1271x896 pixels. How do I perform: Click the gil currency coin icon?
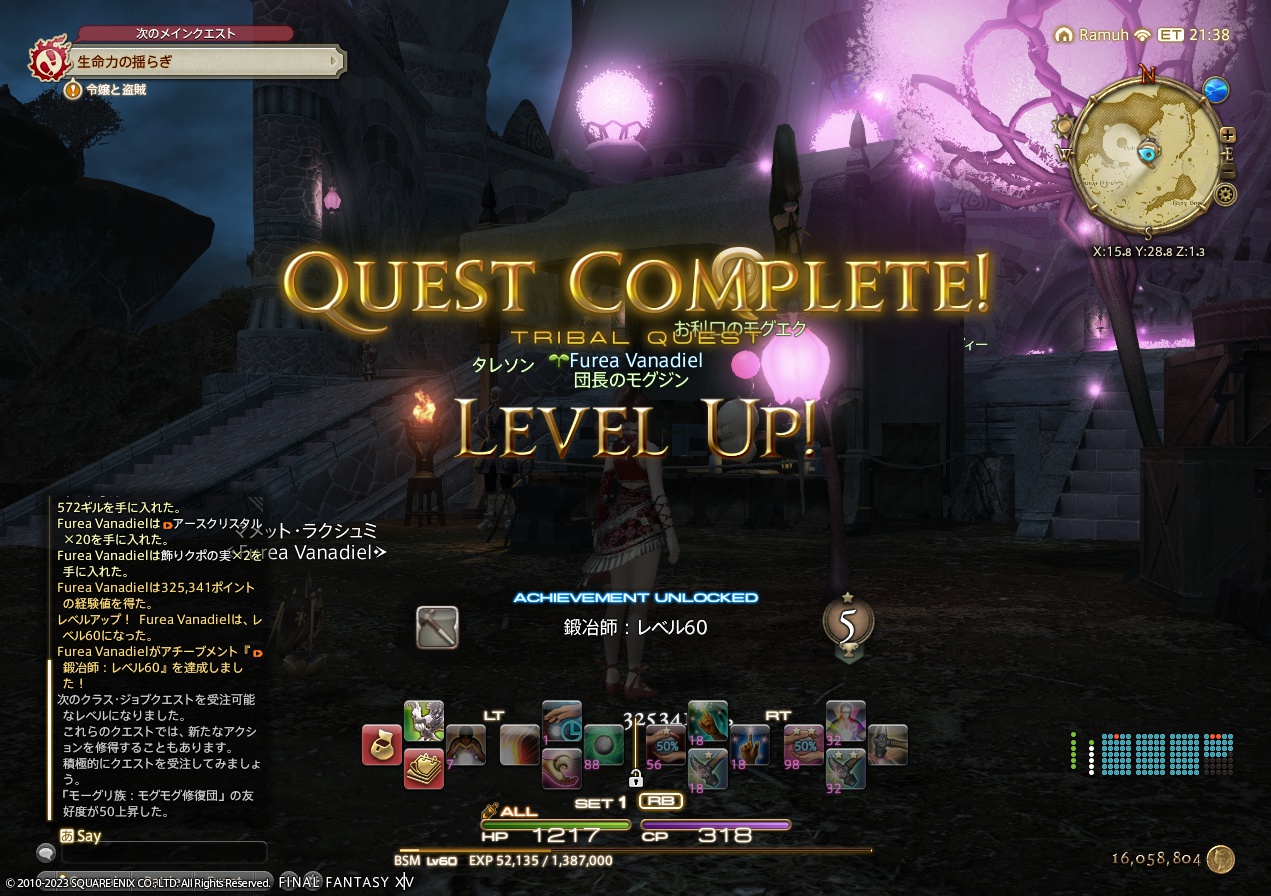pos(1220,859)
